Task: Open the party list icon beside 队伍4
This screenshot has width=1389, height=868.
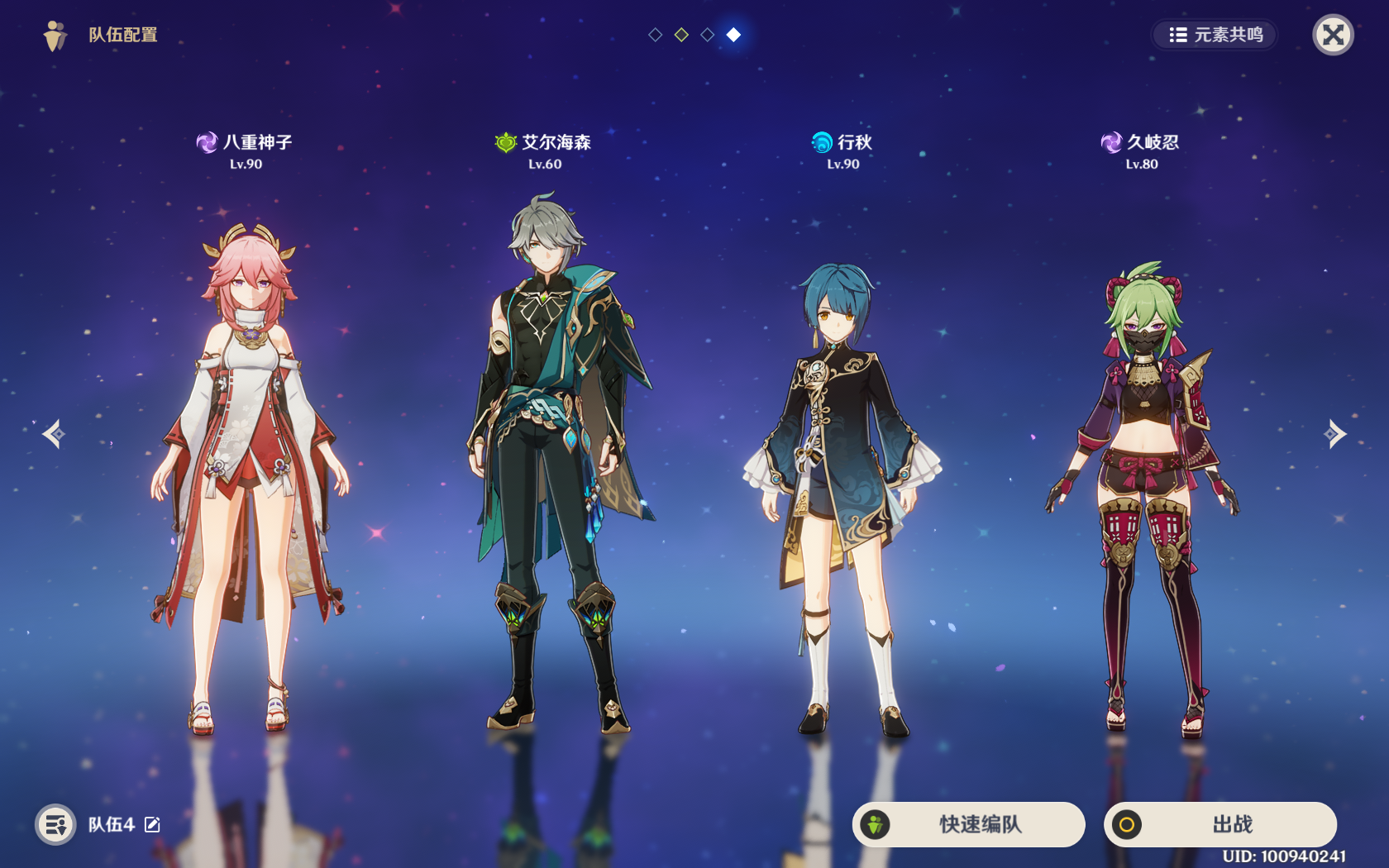Action: 55,824
